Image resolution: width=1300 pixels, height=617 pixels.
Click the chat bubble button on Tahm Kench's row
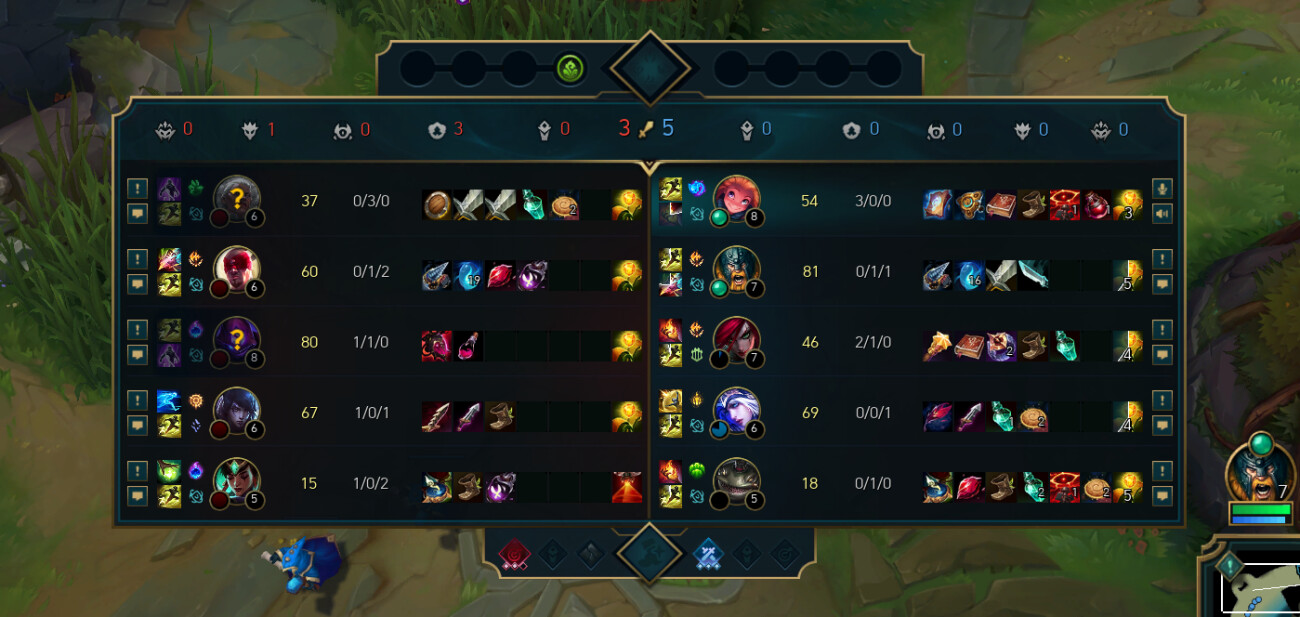1162,495
